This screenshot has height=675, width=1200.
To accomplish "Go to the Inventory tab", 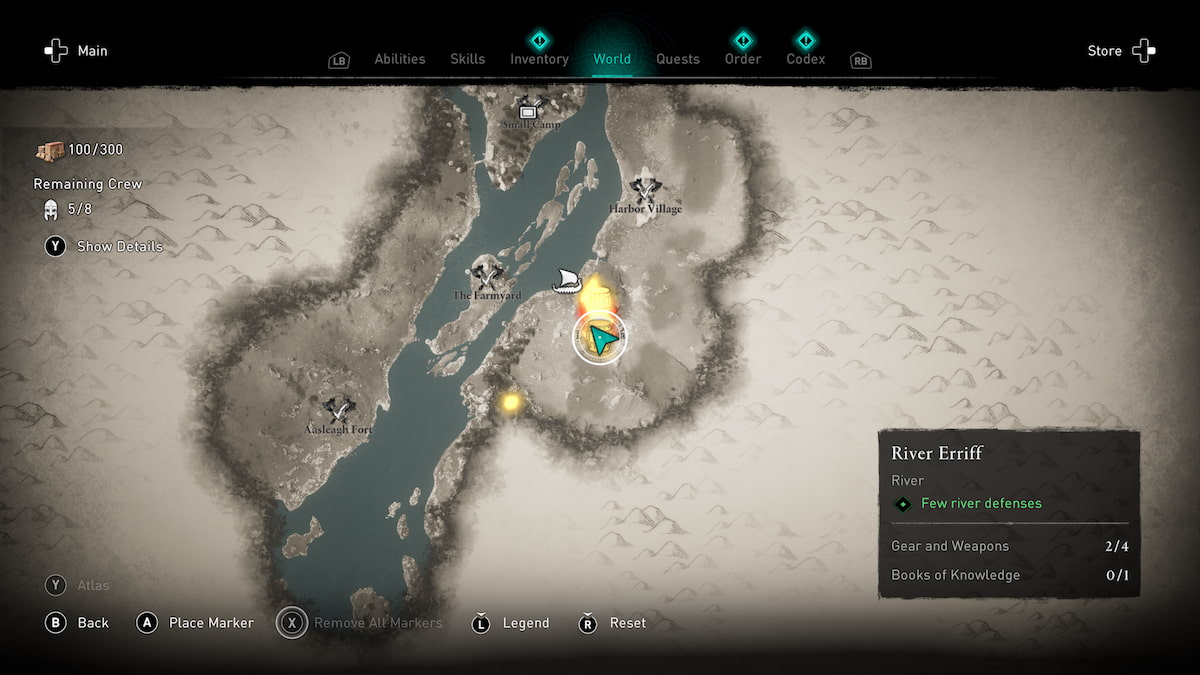I will coord(539,59).
